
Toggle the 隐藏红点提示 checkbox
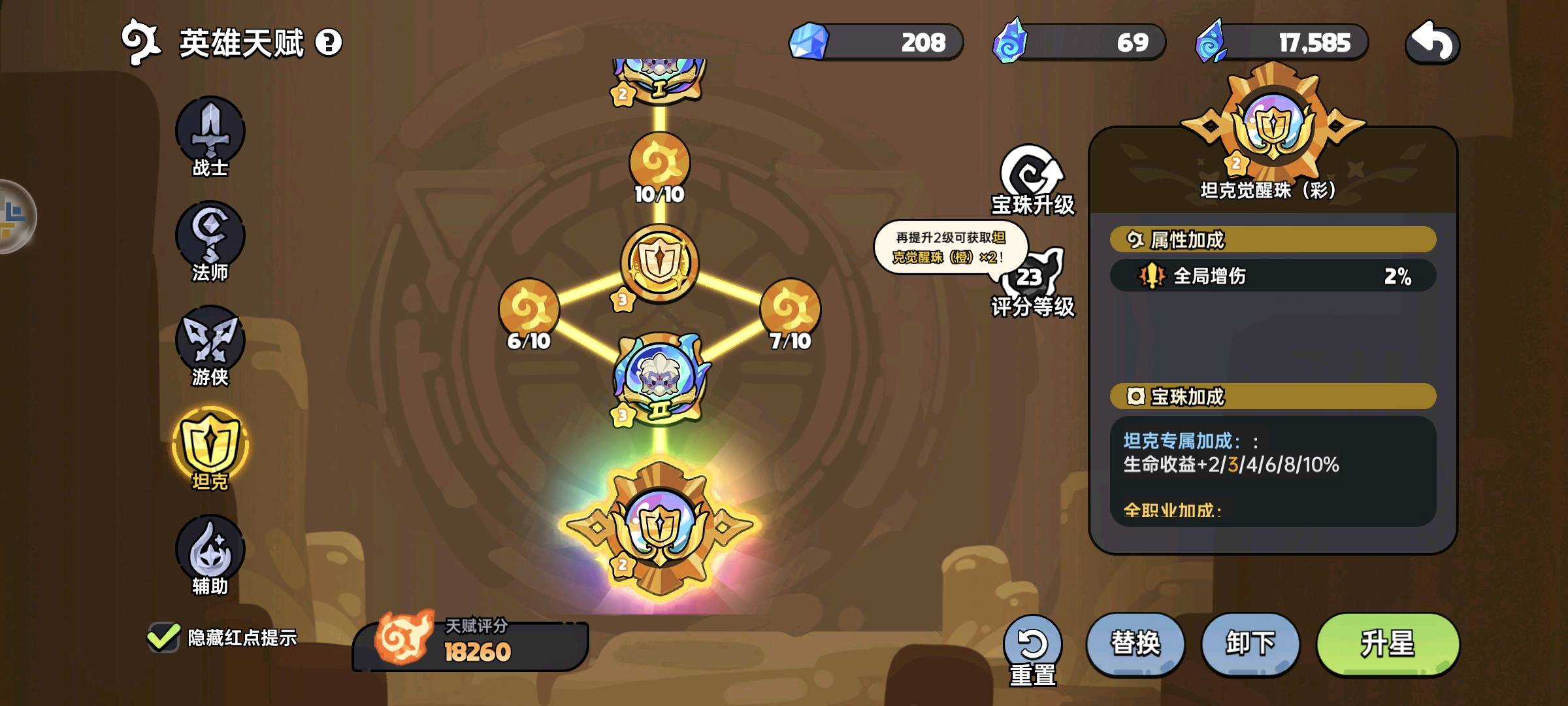(x=163, y=637)
